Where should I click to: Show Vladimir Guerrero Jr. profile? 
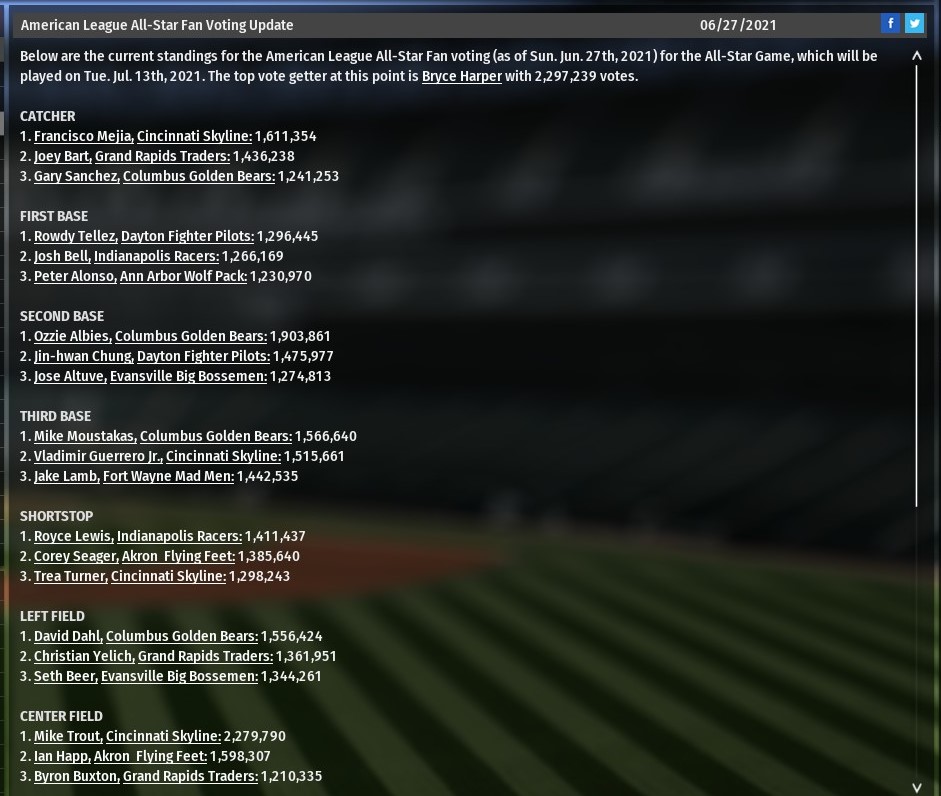pos(97,456)
